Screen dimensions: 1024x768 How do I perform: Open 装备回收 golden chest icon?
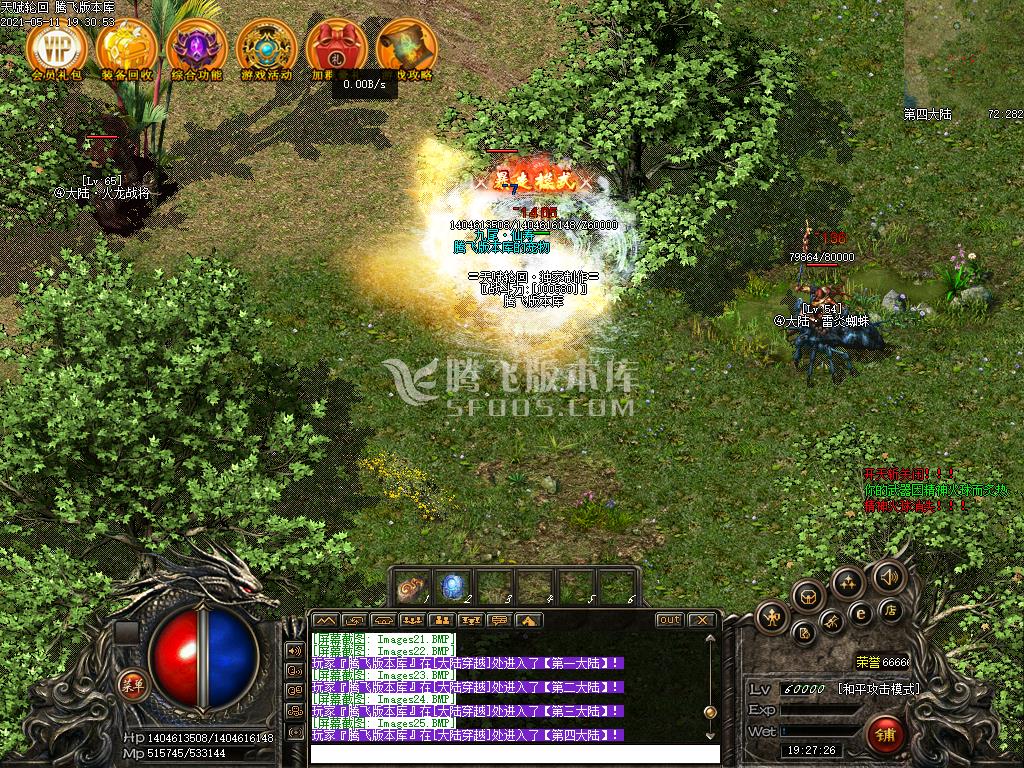pyautogui.click(x=127, y=46)
